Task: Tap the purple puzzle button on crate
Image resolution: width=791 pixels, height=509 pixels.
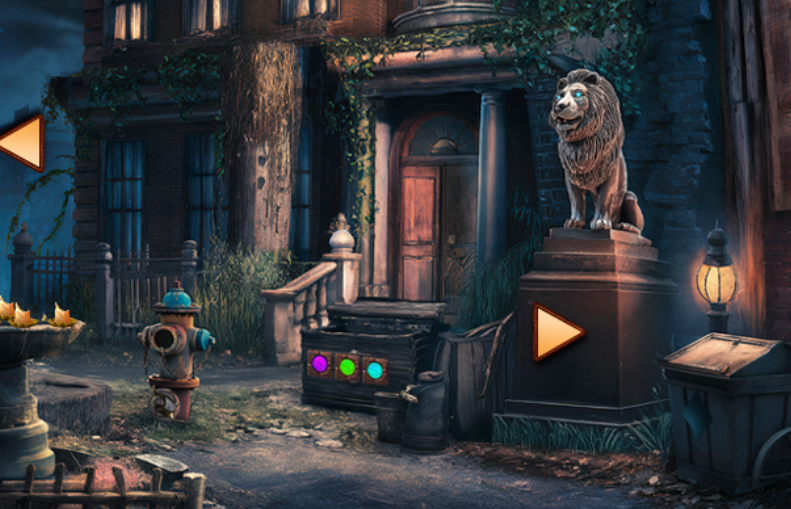Action: [x=320, y=364]
